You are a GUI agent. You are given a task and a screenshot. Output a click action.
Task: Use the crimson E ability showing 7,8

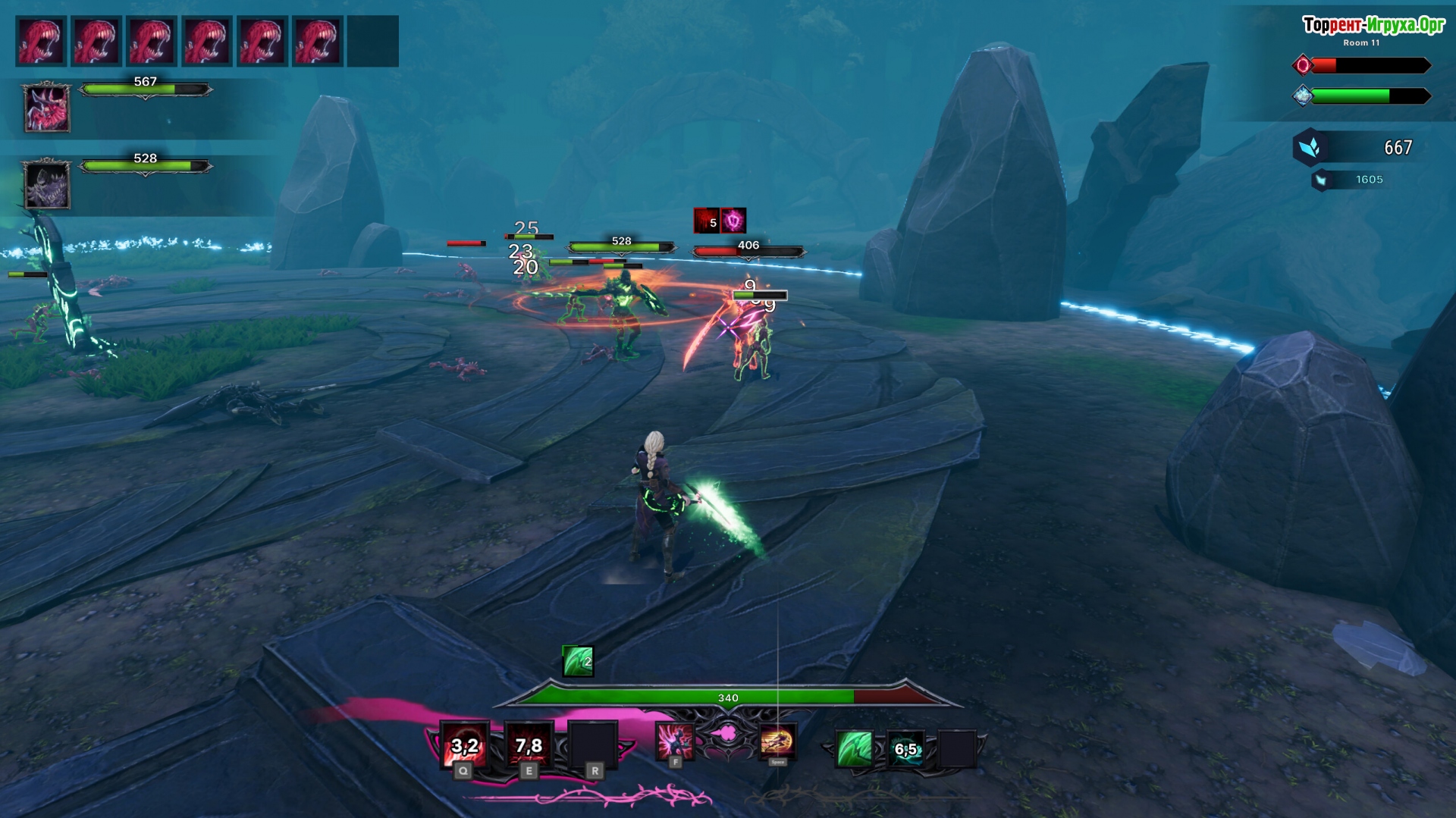529,744
